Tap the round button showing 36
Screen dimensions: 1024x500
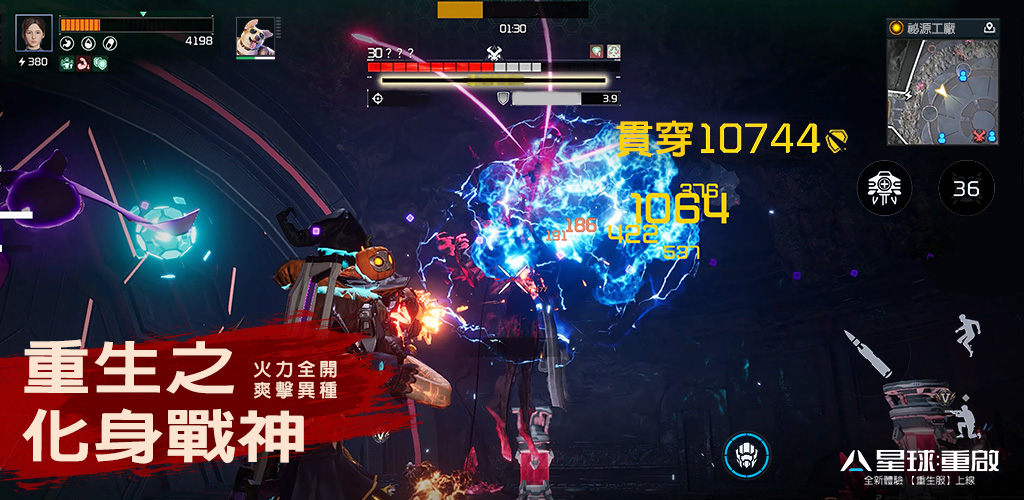coord(966,187)
